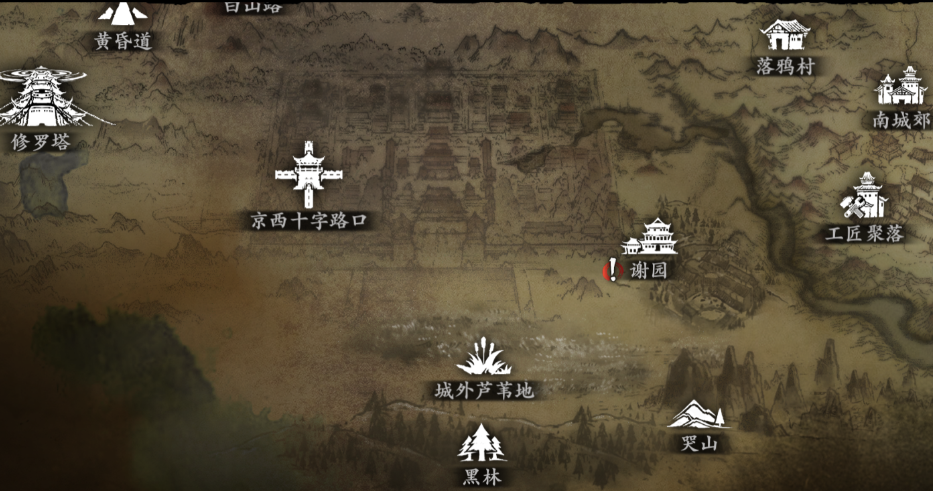Click the red exclamation quest marker
Viewport: 933px width, 491px height.
[x=613, y=269]
